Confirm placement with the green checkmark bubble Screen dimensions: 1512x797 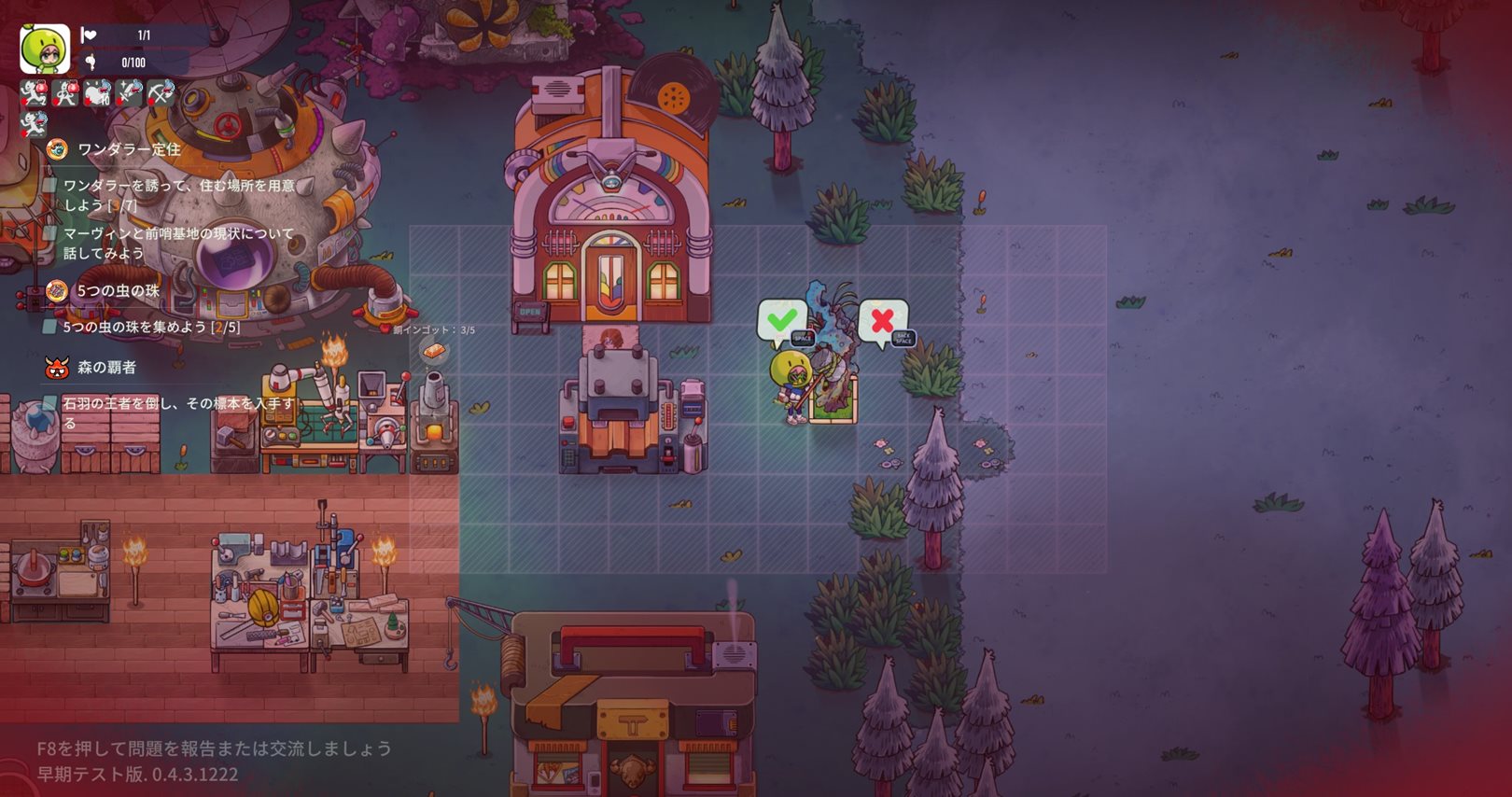781,322
